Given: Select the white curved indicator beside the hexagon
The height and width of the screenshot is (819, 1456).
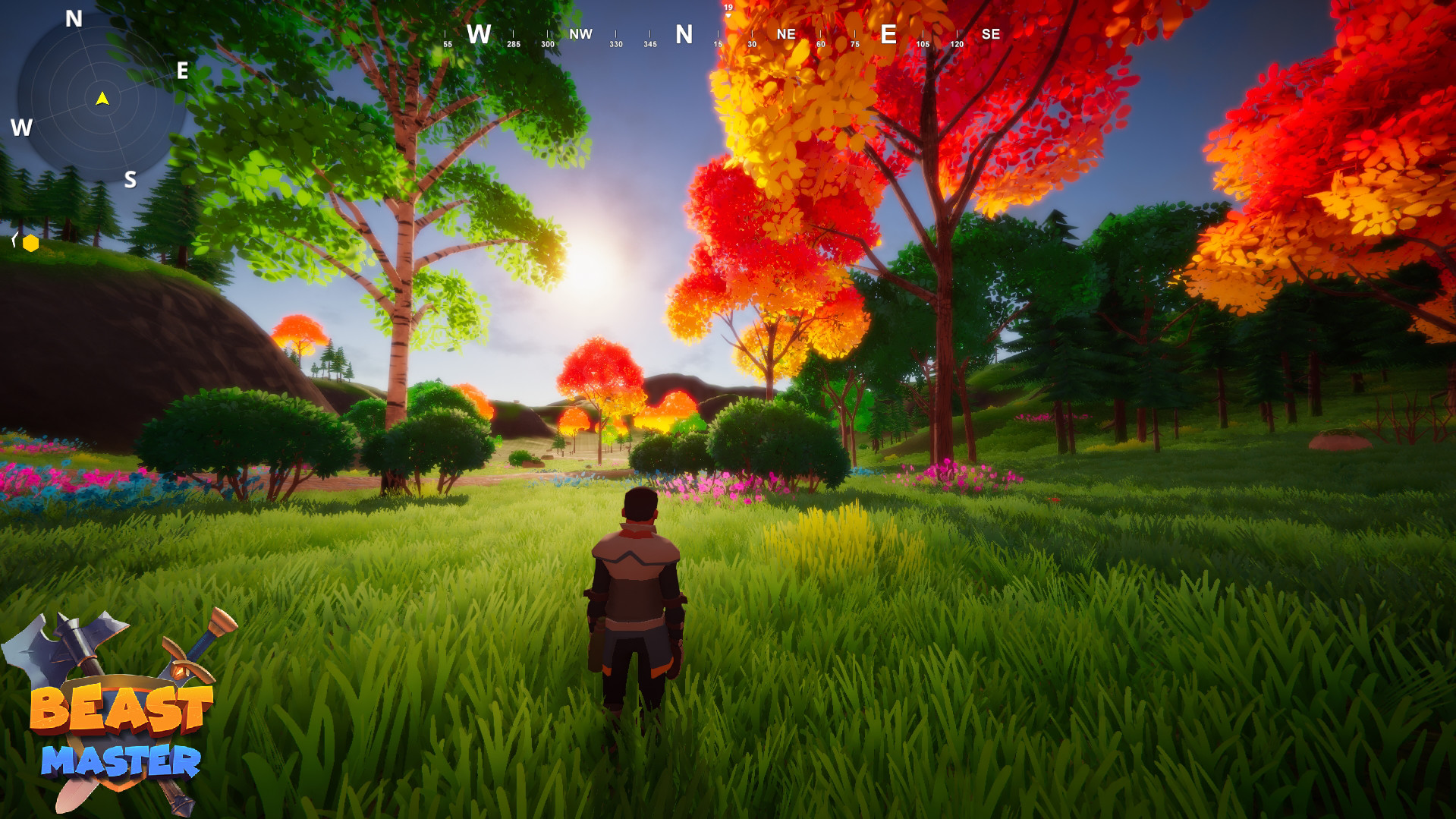Looking at the screenshot, I should click(14, 239).
